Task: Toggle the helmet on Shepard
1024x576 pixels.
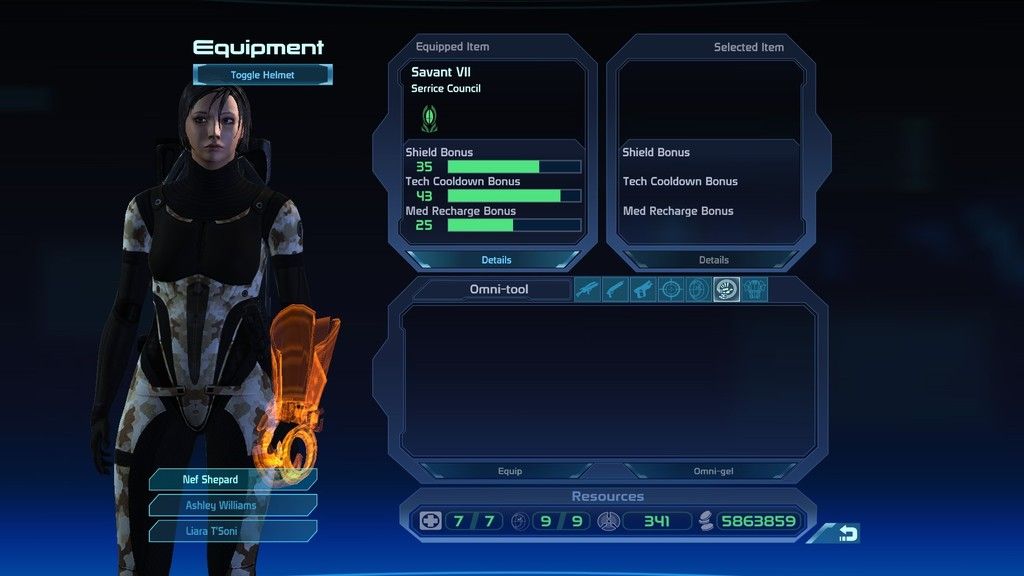Action: pos(262,75)
